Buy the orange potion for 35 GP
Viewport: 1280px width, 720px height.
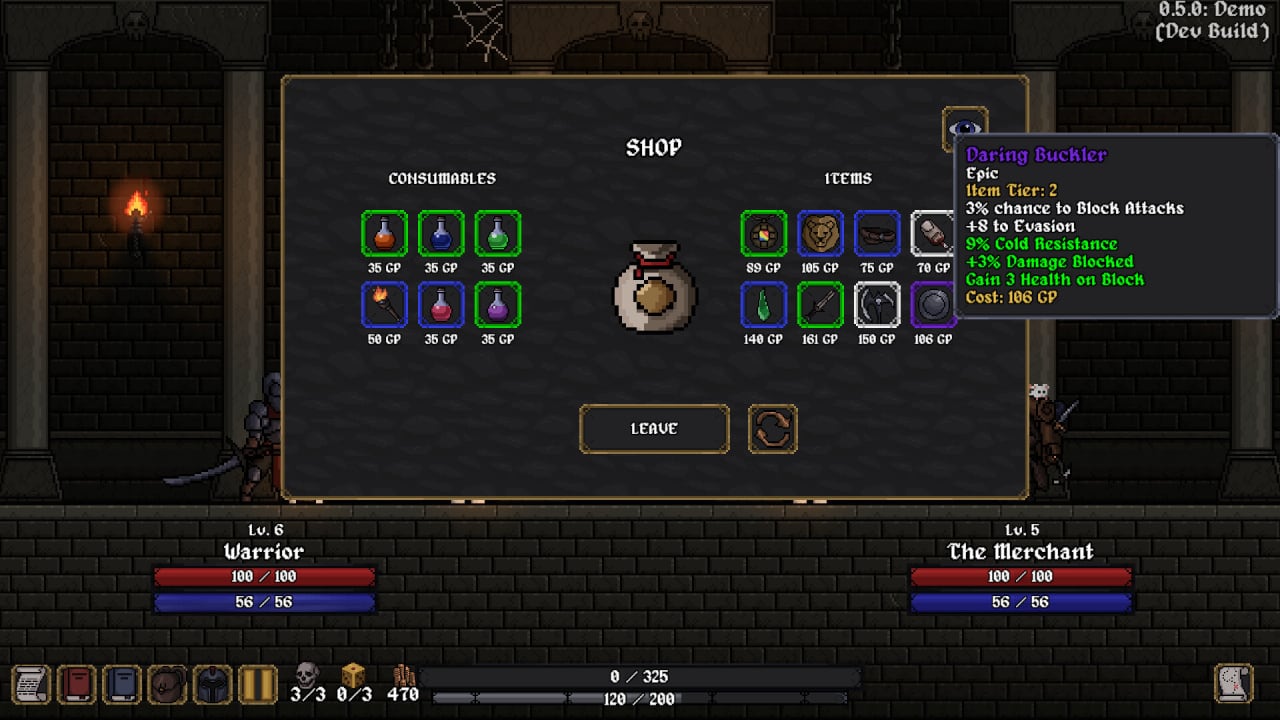[x=384, y=234]
